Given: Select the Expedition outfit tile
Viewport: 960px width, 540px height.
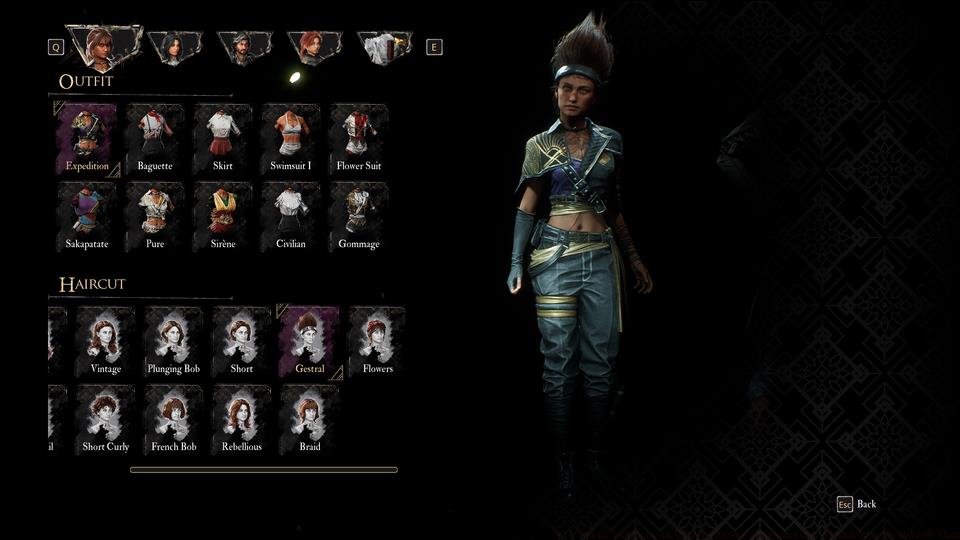Looking at the screenshot, I should point(87,140).
